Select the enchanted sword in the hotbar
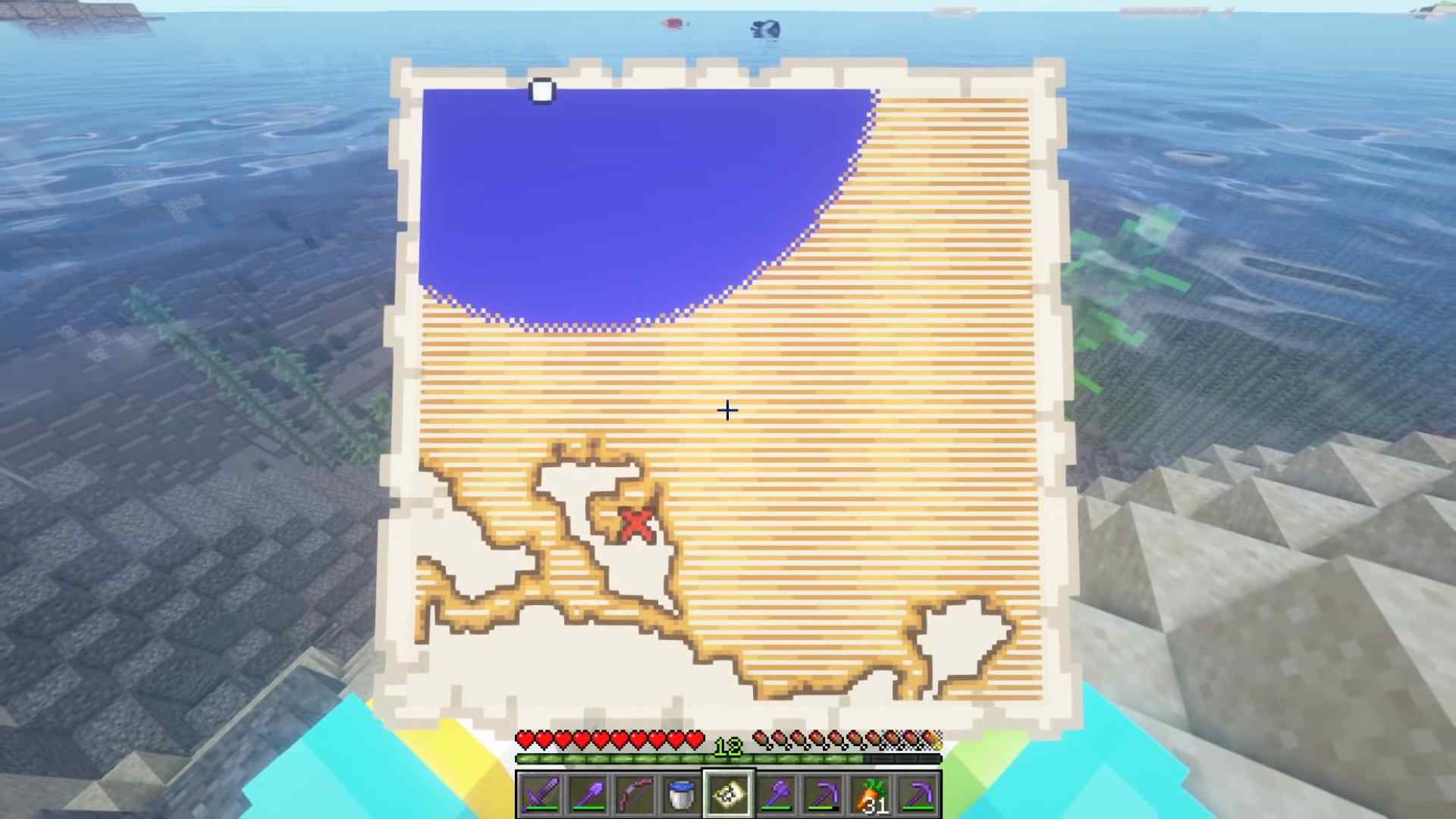 541,793
